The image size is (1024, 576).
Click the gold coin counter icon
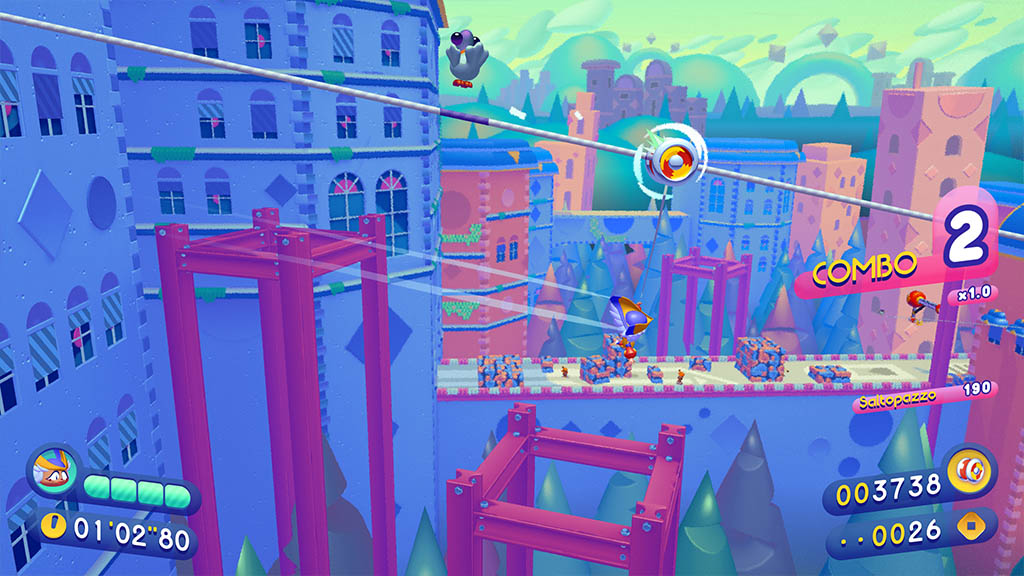969,526
